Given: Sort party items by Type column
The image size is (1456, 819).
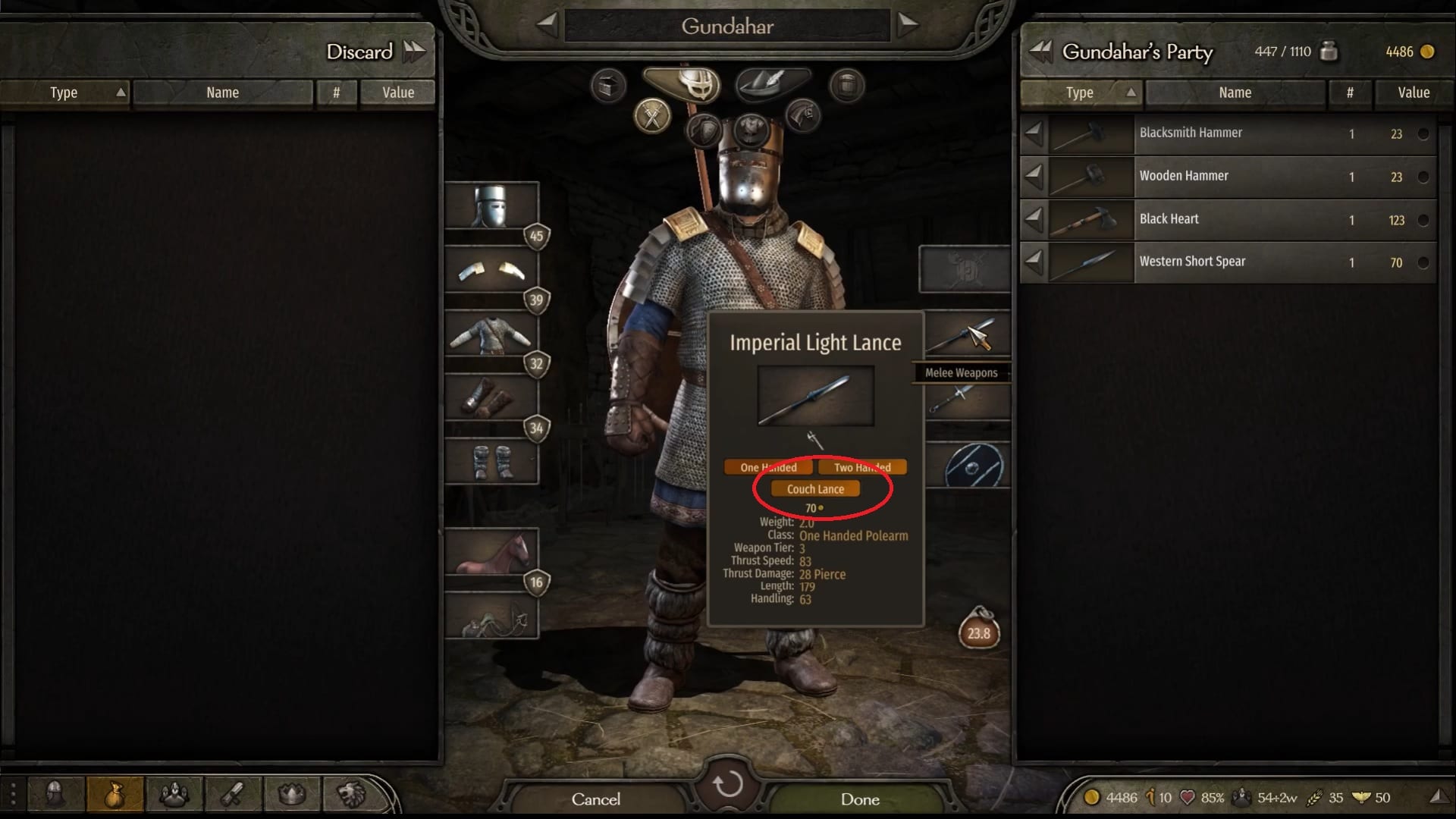Looking at the screenshot, I should pyautogui.click(x=1080, y=93).
